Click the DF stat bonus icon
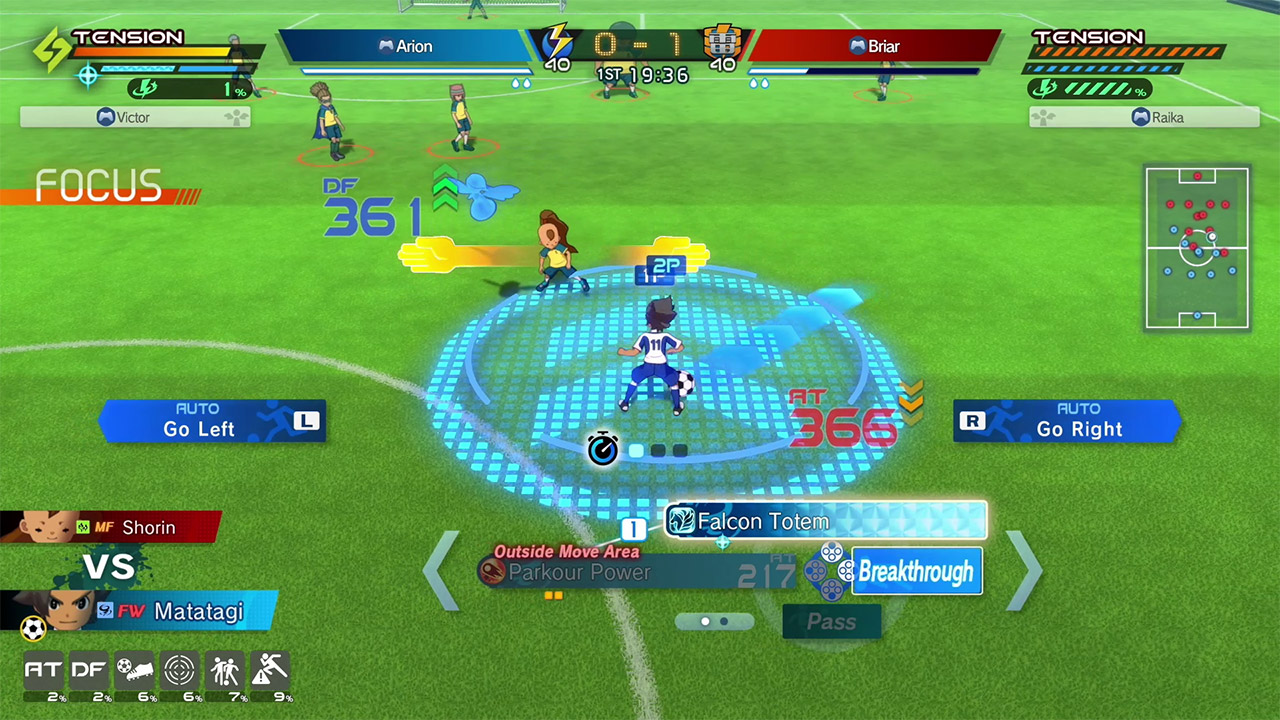Screen dimensions: 1280x720 pos(88,670)
